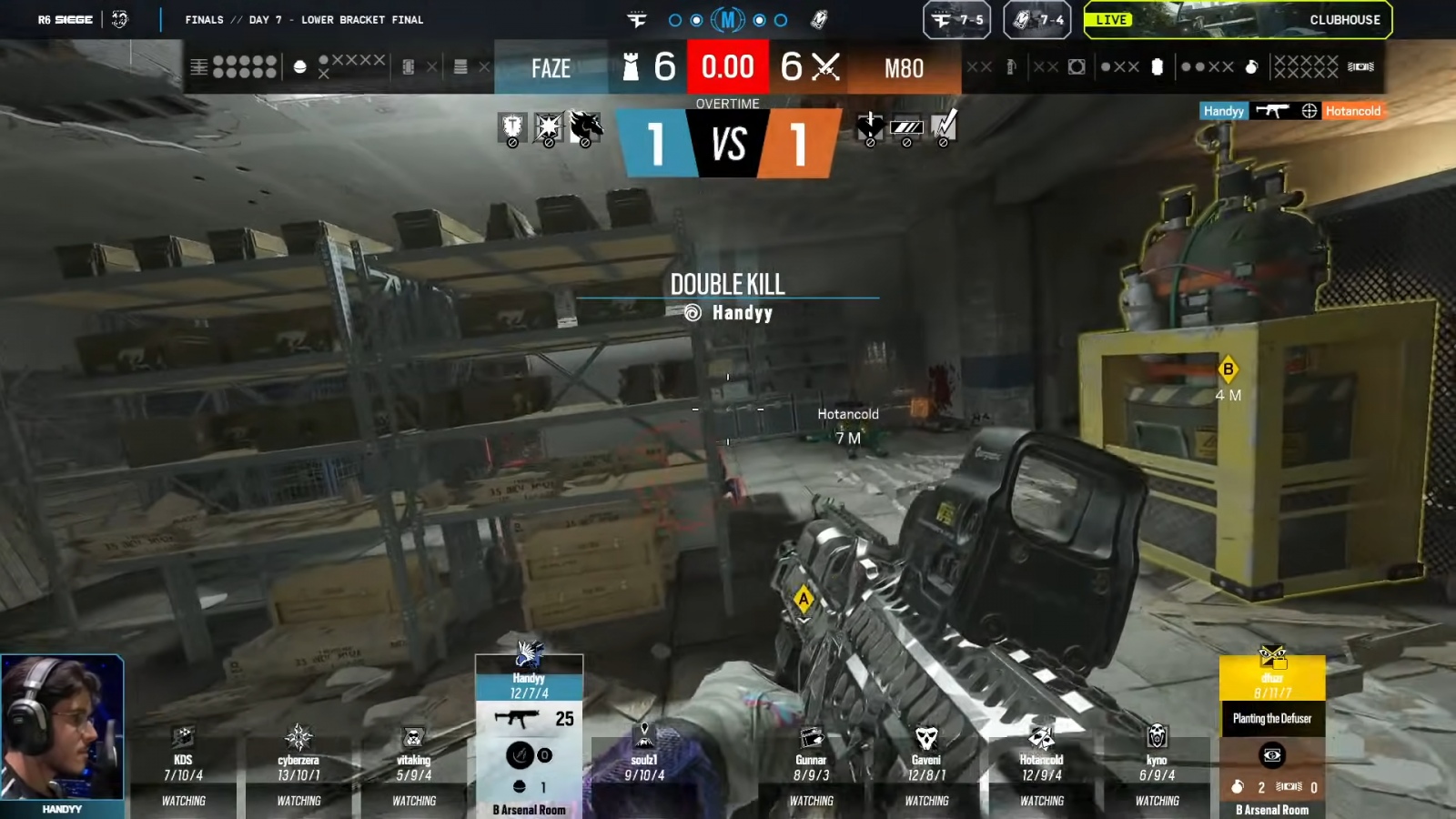The height and width of the screenshot is (819, 1456).
Task: Select the A bomb site marker
Action: pos(803,600)
